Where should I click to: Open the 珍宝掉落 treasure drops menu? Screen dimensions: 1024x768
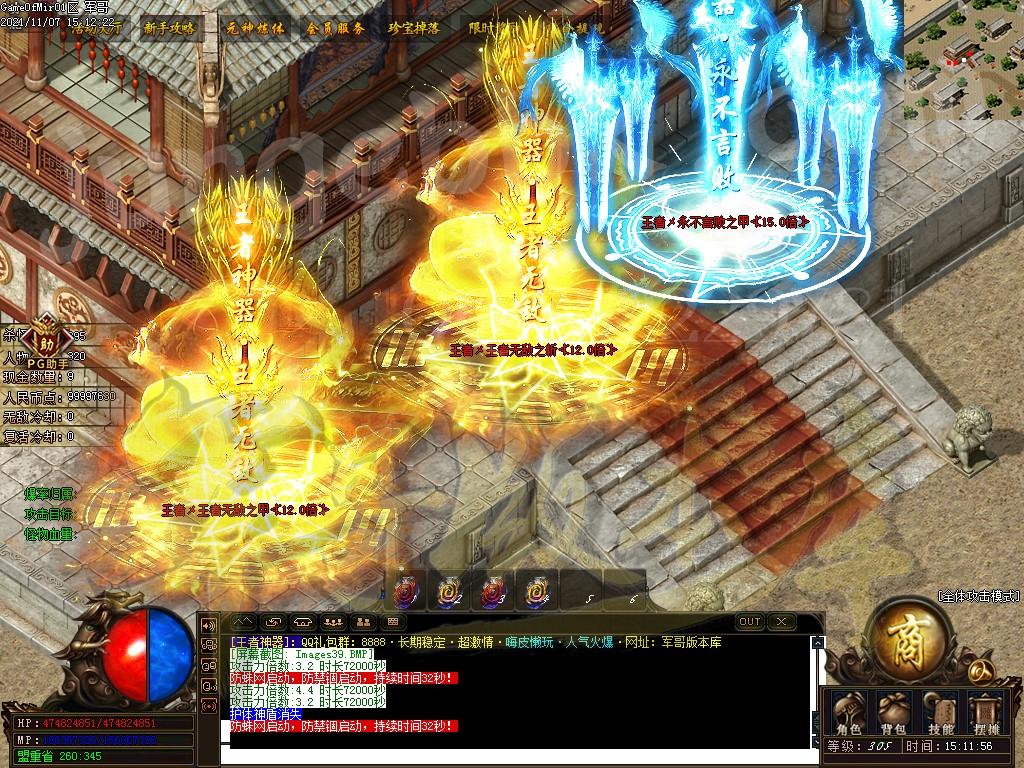[x=414, y=28]
